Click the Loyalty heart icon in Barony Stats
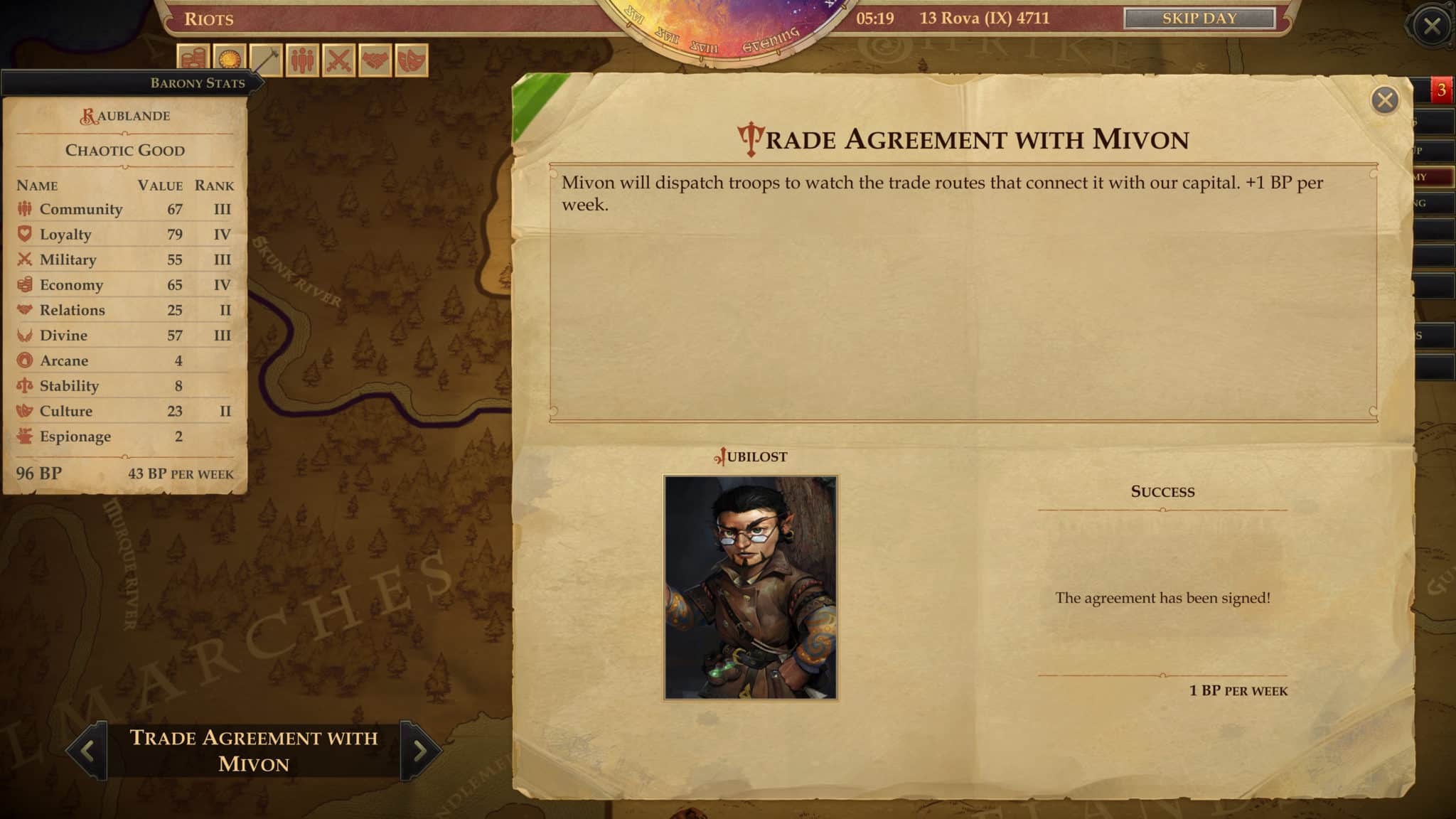Screen dimensions: 1456x819 pyautogui.click(x=23, y=234)
